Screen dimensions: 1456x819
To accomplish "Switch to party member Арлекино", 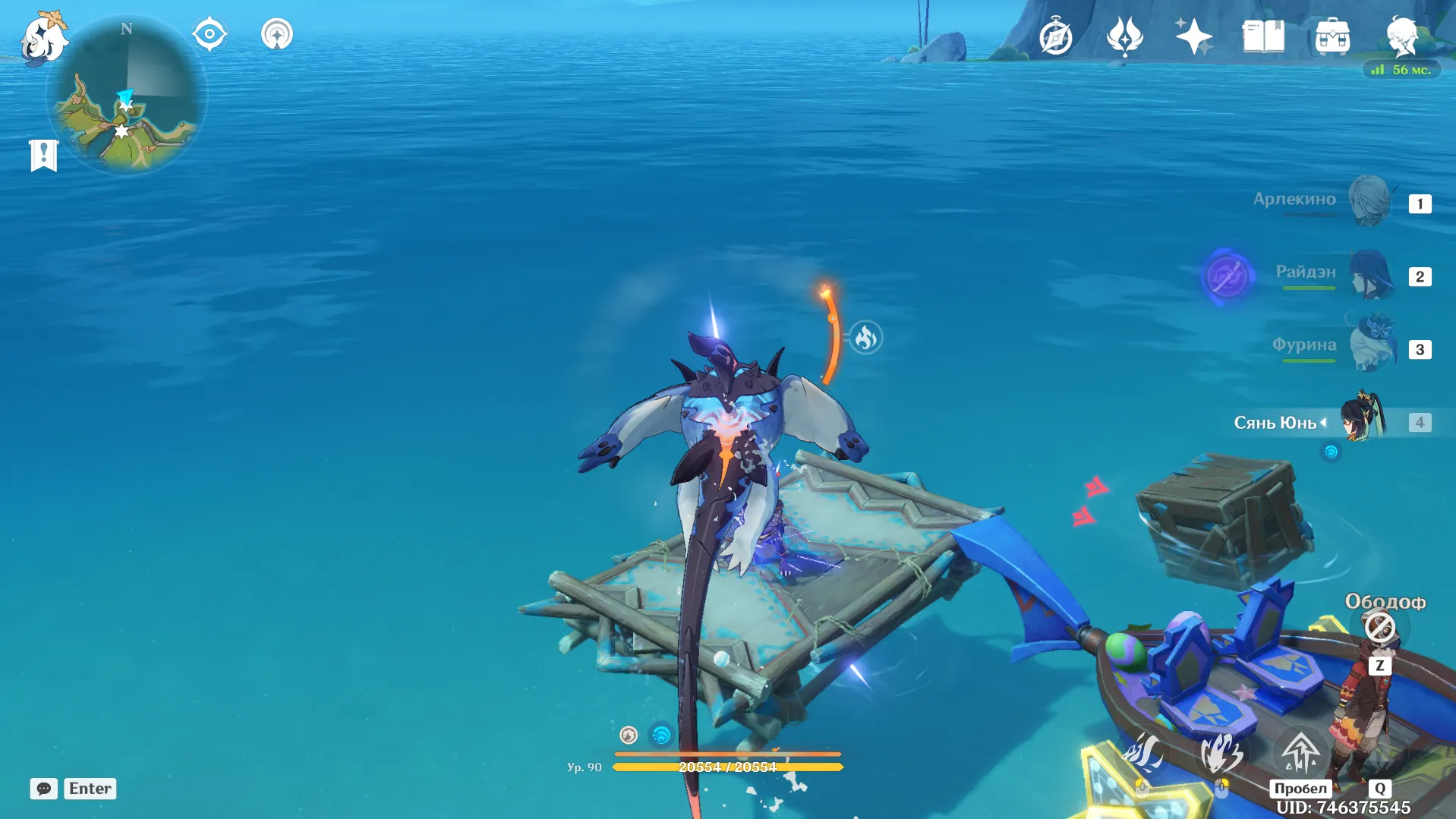I will pyautogui.click(x=1369, y=201).
